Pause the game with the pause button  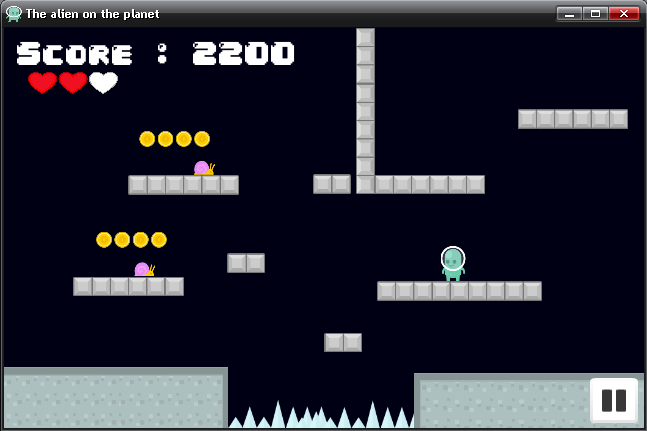613,400
